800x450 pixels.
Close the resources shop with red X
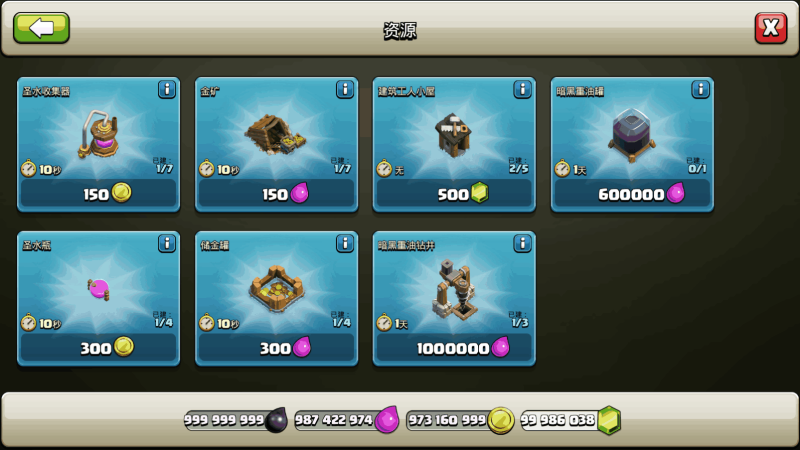[x=770, y=28]
